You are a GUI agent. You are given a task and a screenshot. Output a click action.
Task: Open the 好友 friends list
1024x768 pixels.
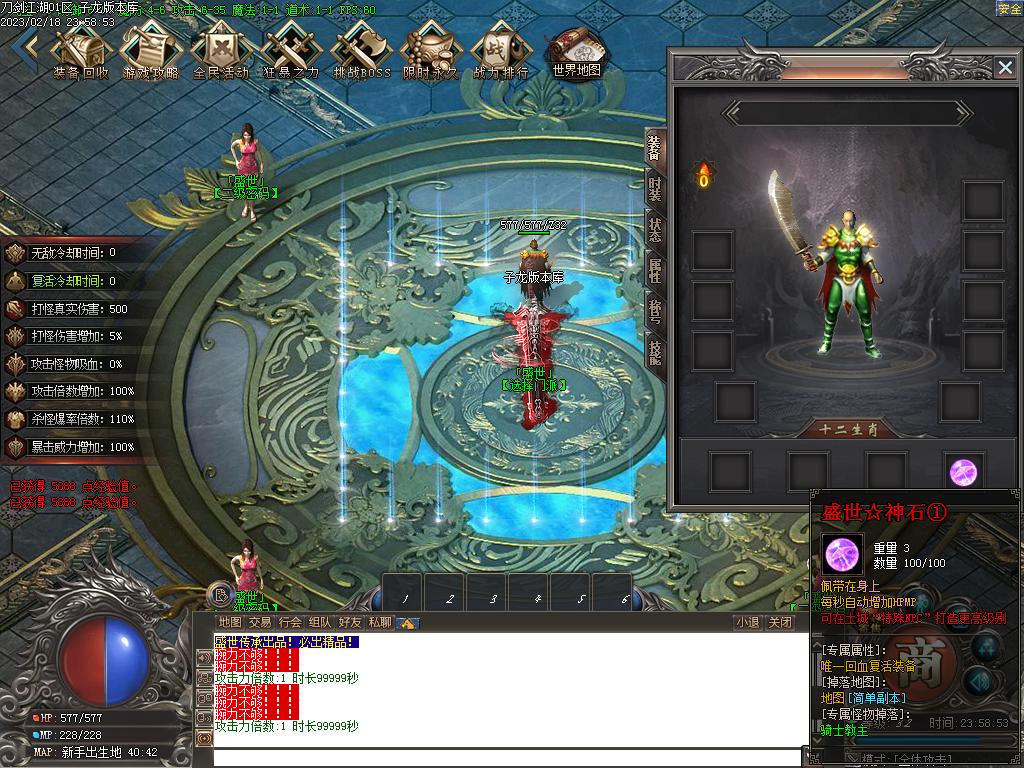tap(349, 622)
